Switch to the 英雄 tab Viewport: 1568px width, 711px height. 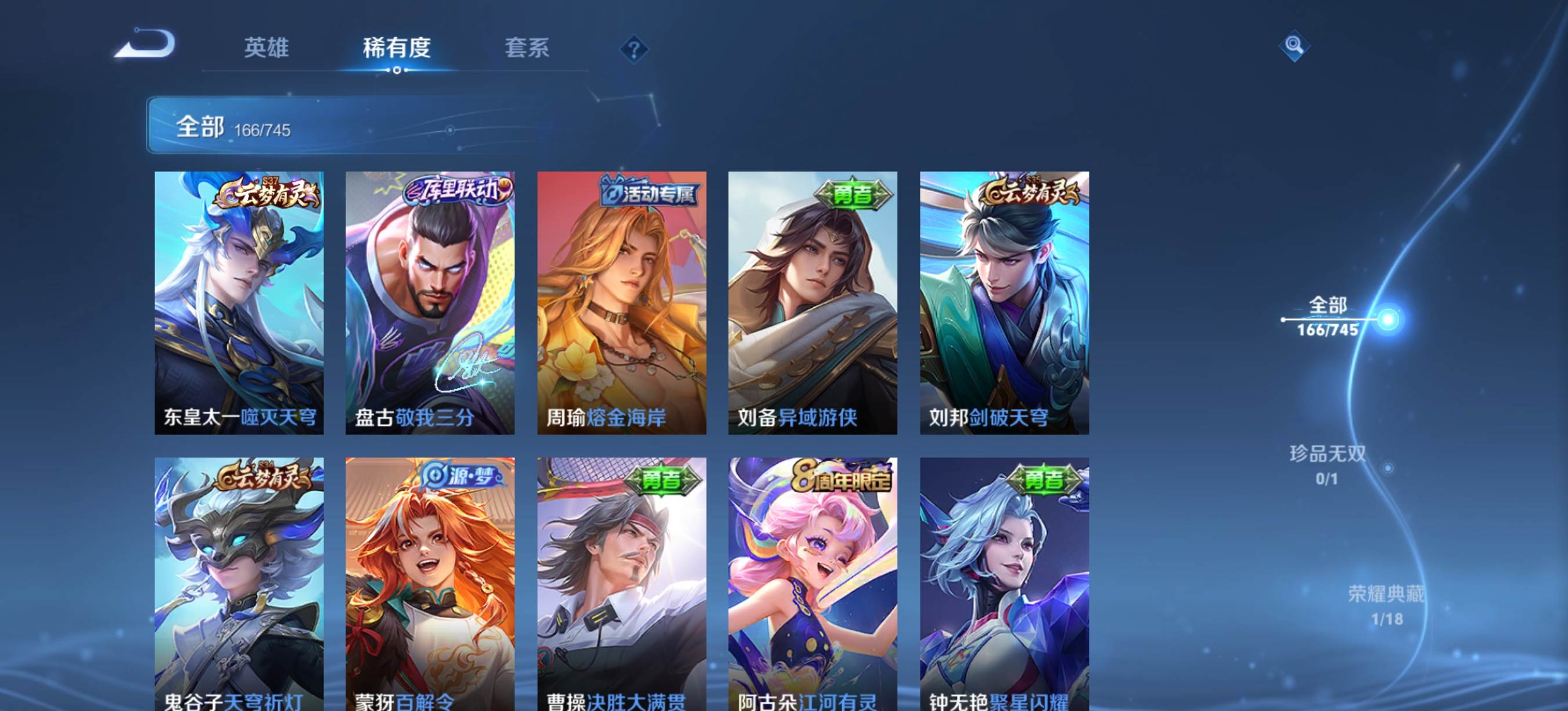coord(266,48)
